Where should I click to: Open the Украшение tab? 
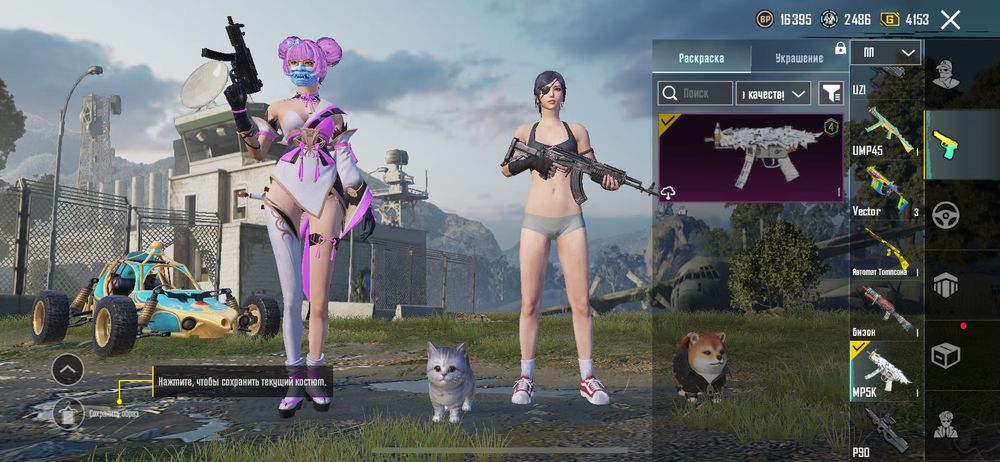[799, 58]
